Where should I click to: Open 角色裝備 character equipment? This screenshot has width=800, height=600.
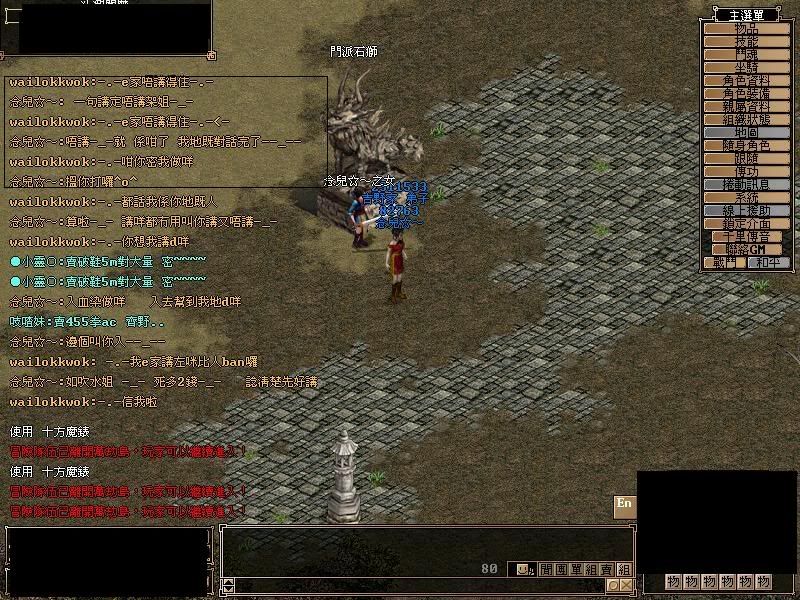click(747, 93)
